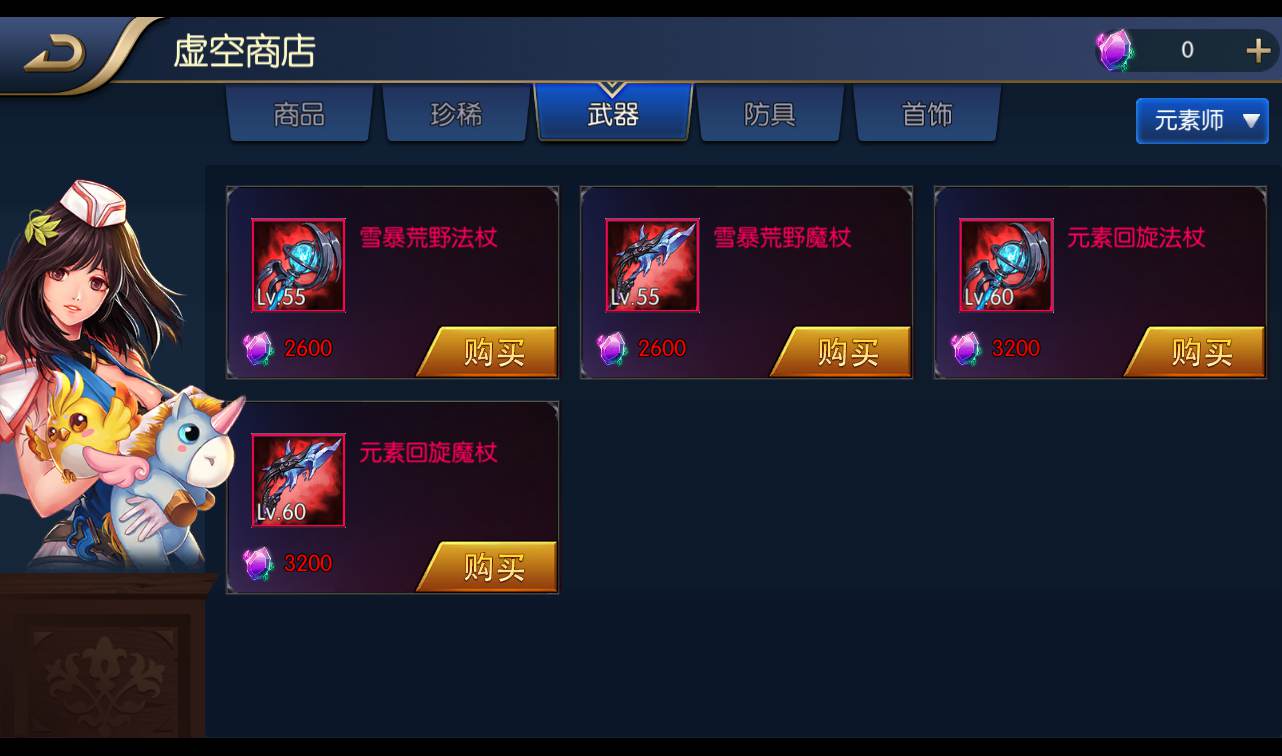Select the 雪暴荒野魔杖 weapon icon

tap(651, 265)
